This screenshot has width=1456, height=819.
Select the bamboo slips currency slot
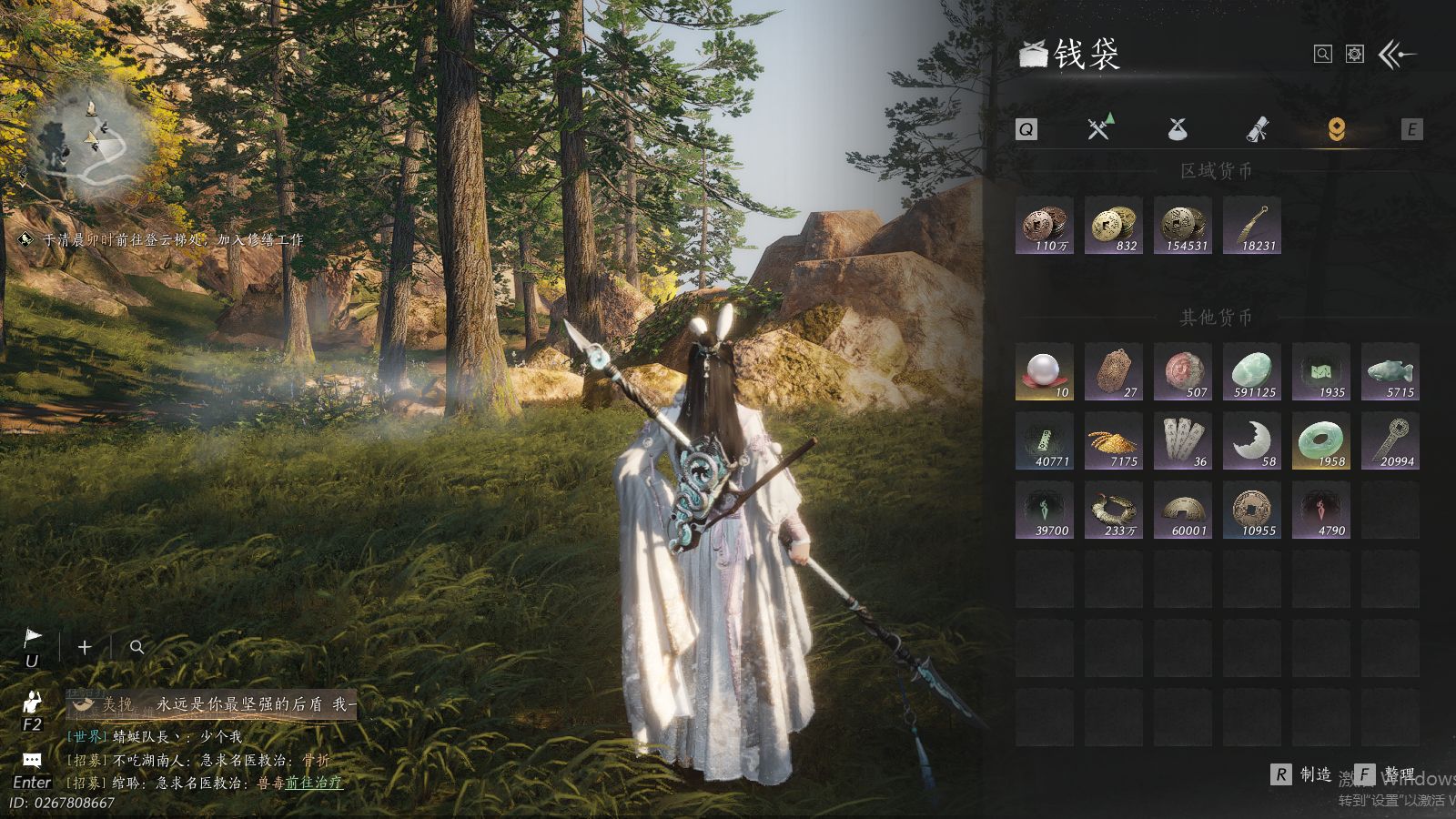(1183, 440)
